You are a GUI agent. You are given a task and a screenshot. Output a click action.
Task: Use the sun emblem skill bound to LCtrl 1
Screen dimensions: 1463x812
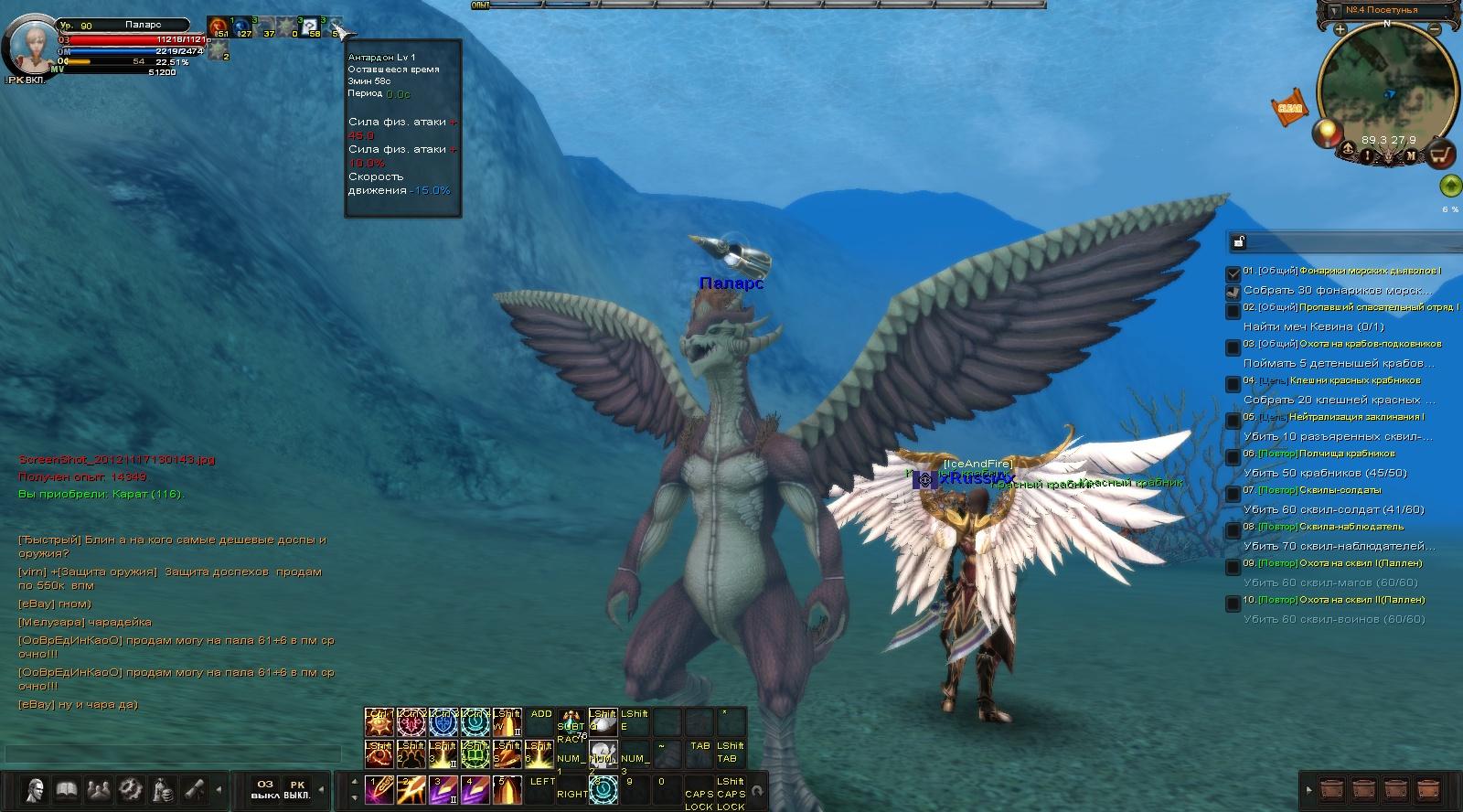pos(379,722)
